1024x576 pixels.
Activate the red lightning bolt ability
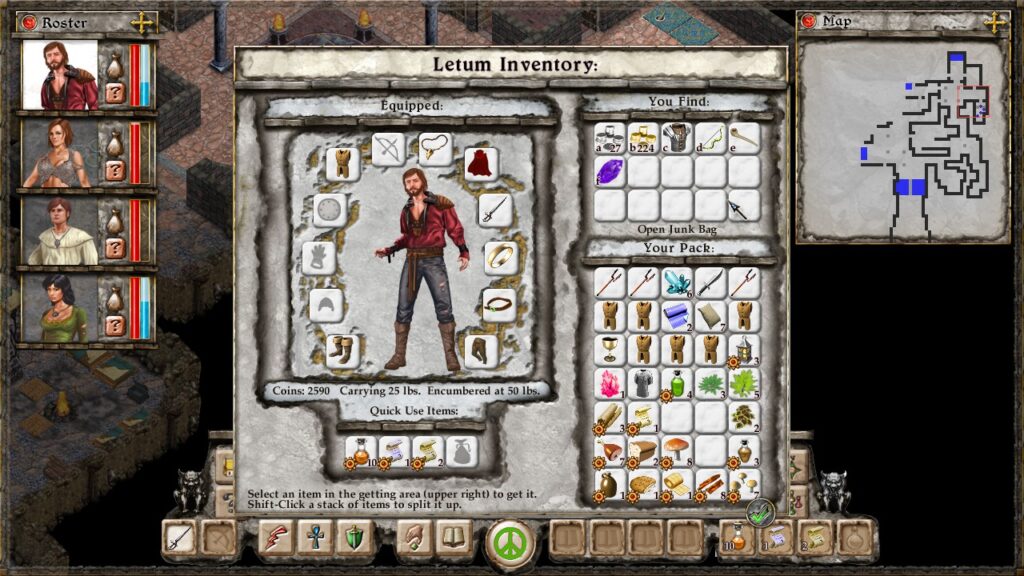click(276, 539)
